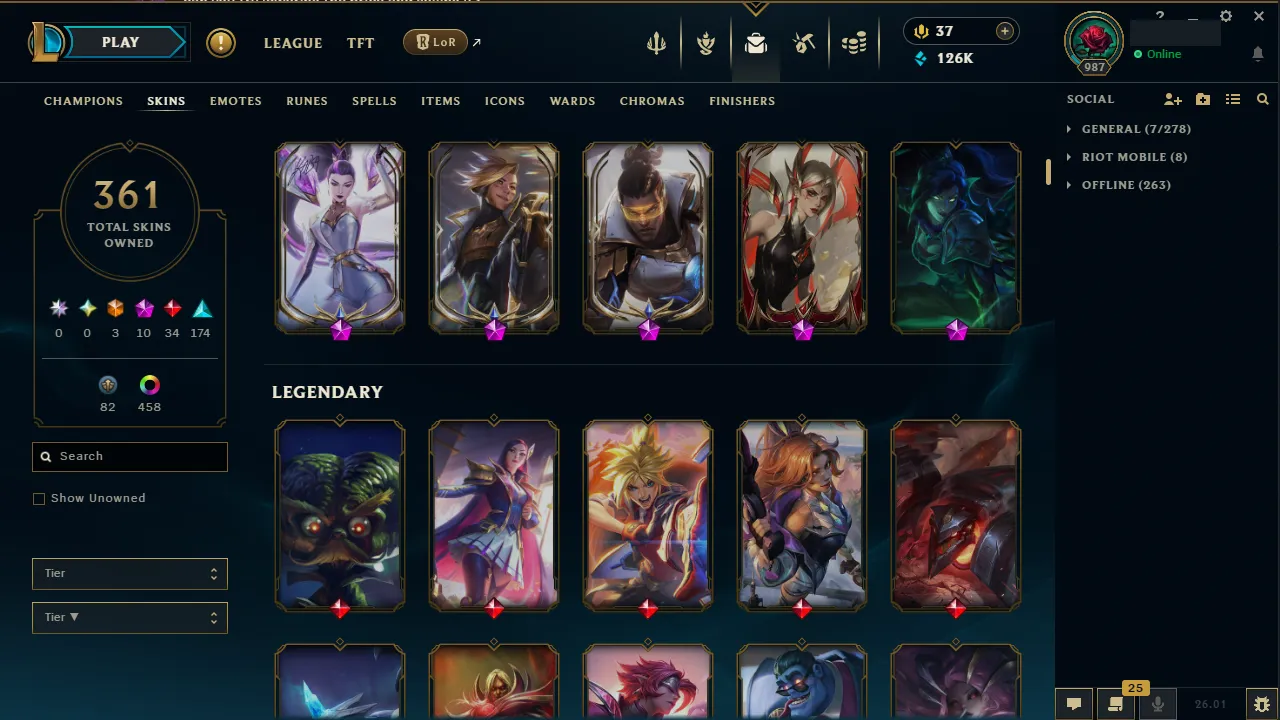
Task: Search friends in the social panel
Action: coord(1263,99)
